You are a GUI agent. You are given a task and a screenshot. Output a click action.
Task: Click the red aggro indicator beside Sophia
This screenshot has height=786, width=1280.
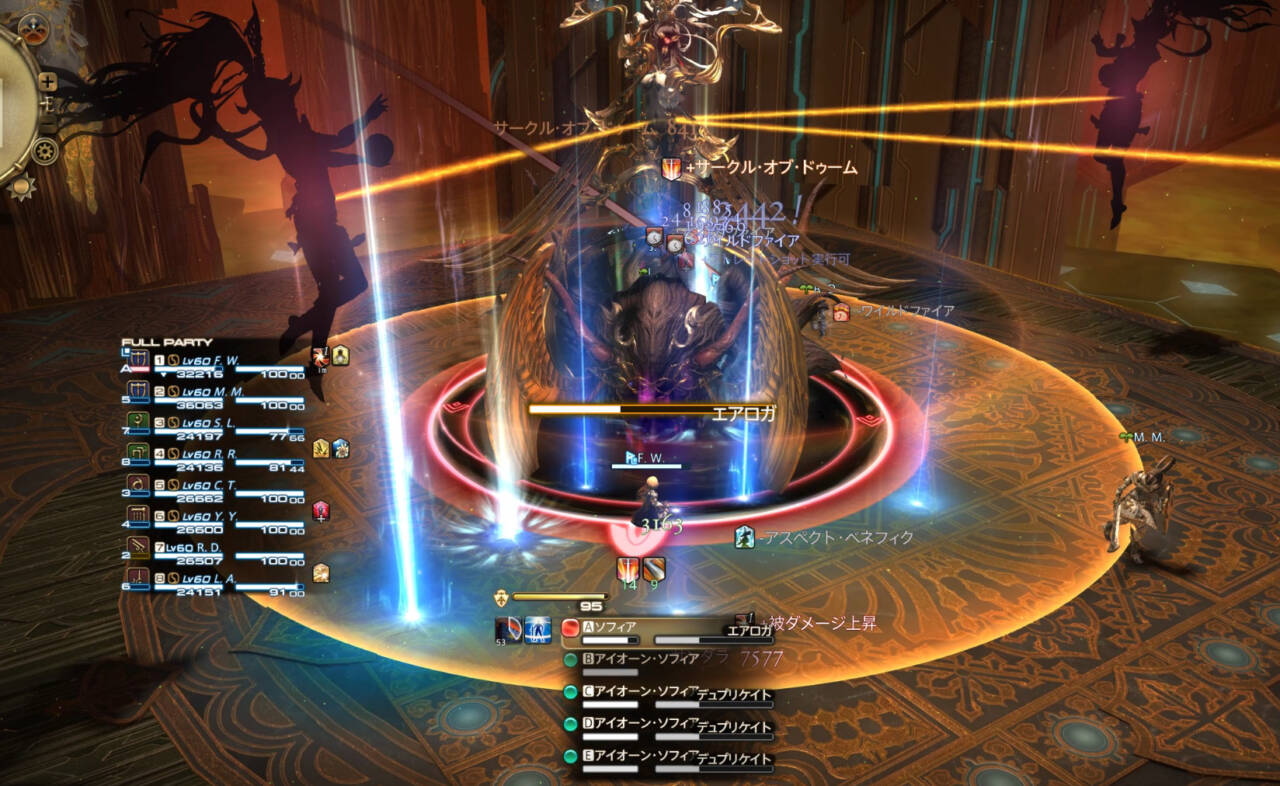[x=569, y=626]
